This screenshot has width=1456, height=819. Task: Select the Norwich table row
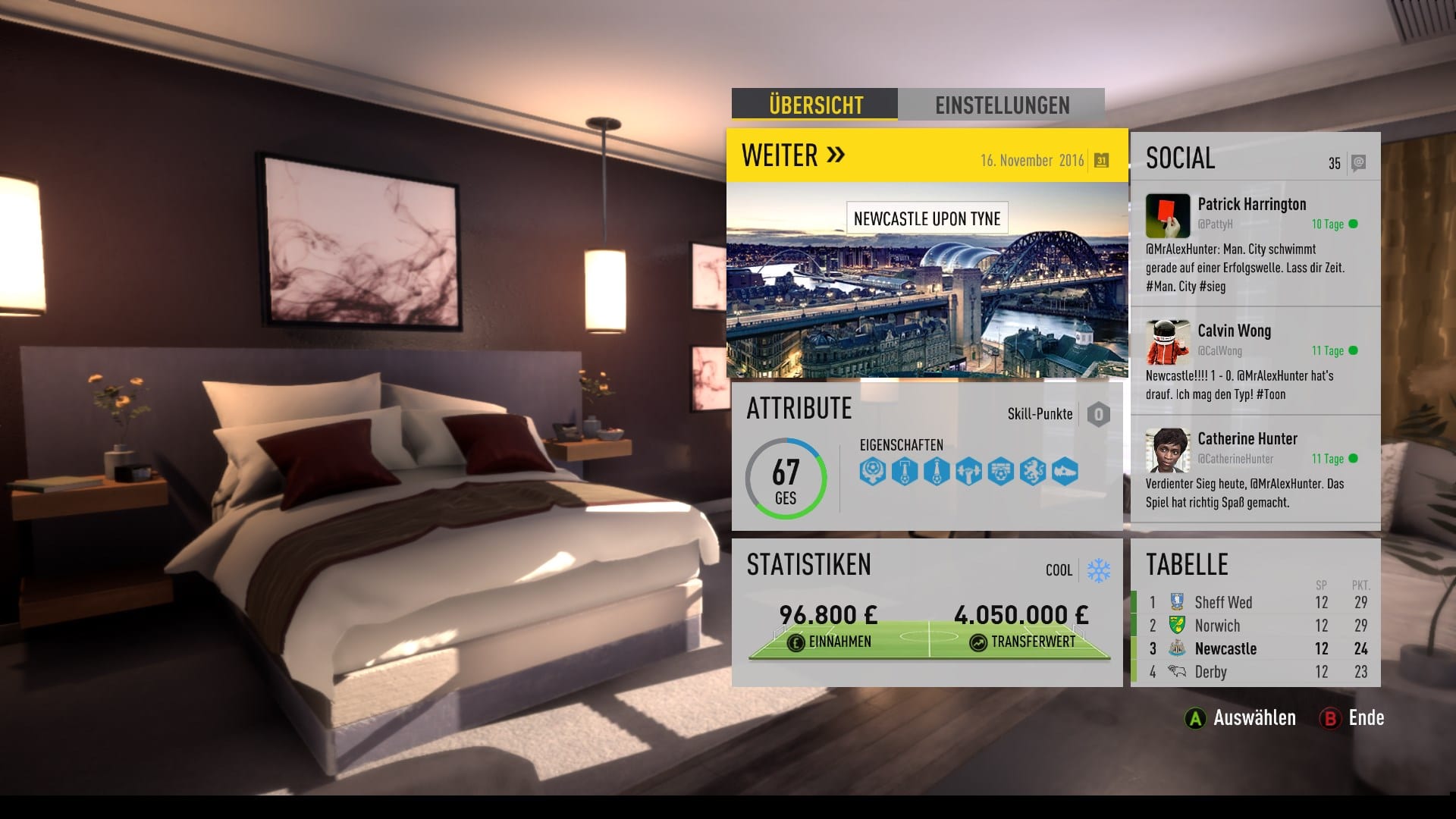point(1255,626)
